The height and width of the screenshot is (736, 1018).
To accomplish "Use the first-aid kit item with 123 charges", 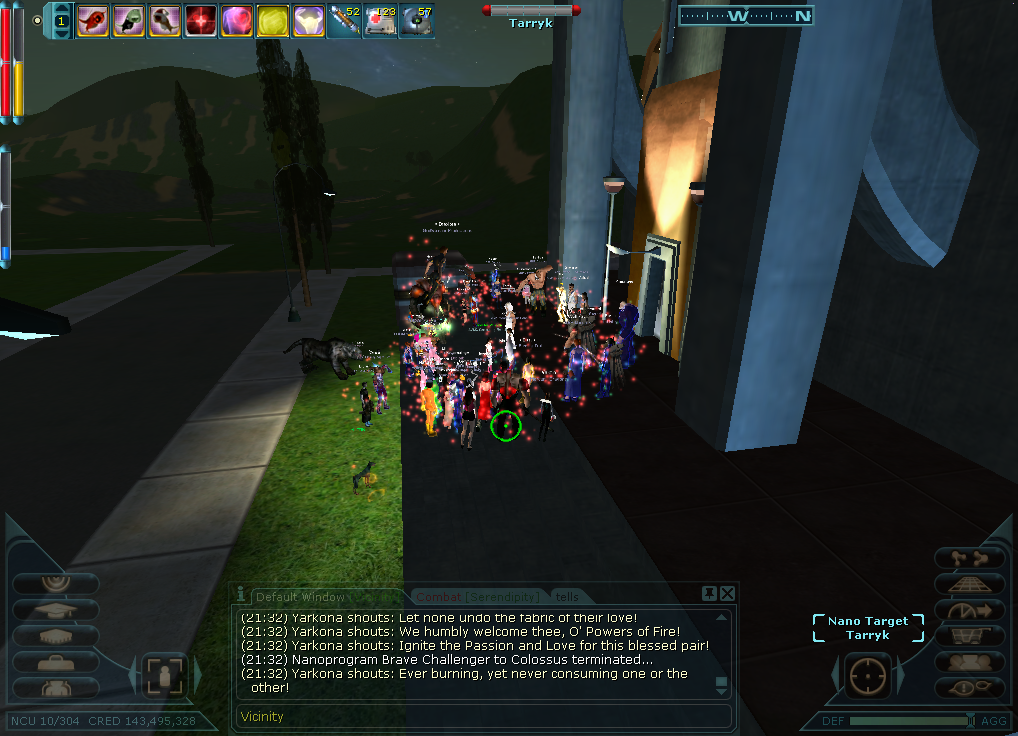I will (379, 19).
